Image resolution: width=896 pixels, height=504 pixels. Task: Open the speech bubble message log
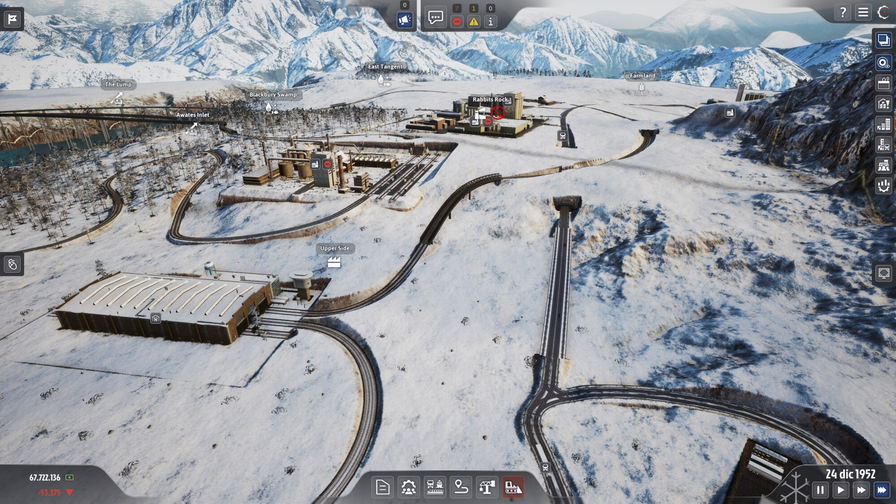[x=436, y=17]
